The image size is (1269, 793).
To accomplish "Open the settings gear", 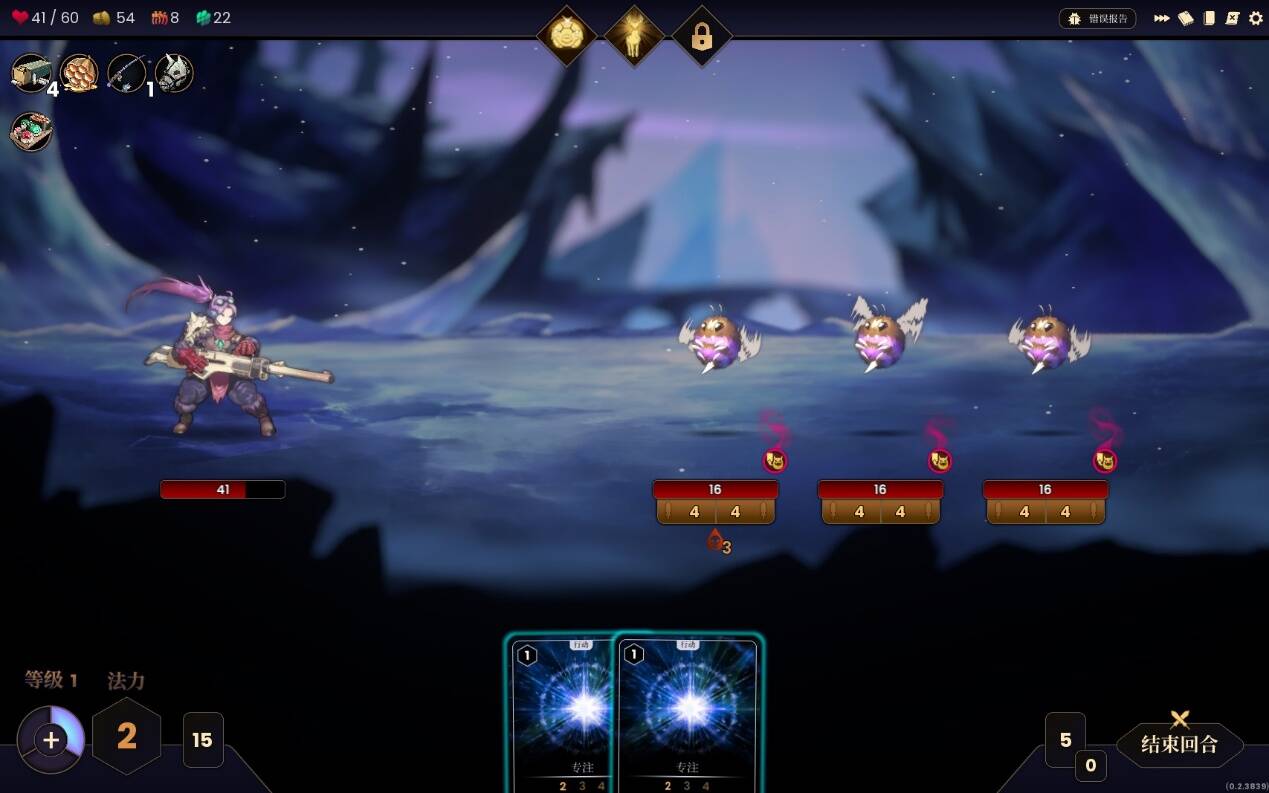I will tap(1256, 18).
